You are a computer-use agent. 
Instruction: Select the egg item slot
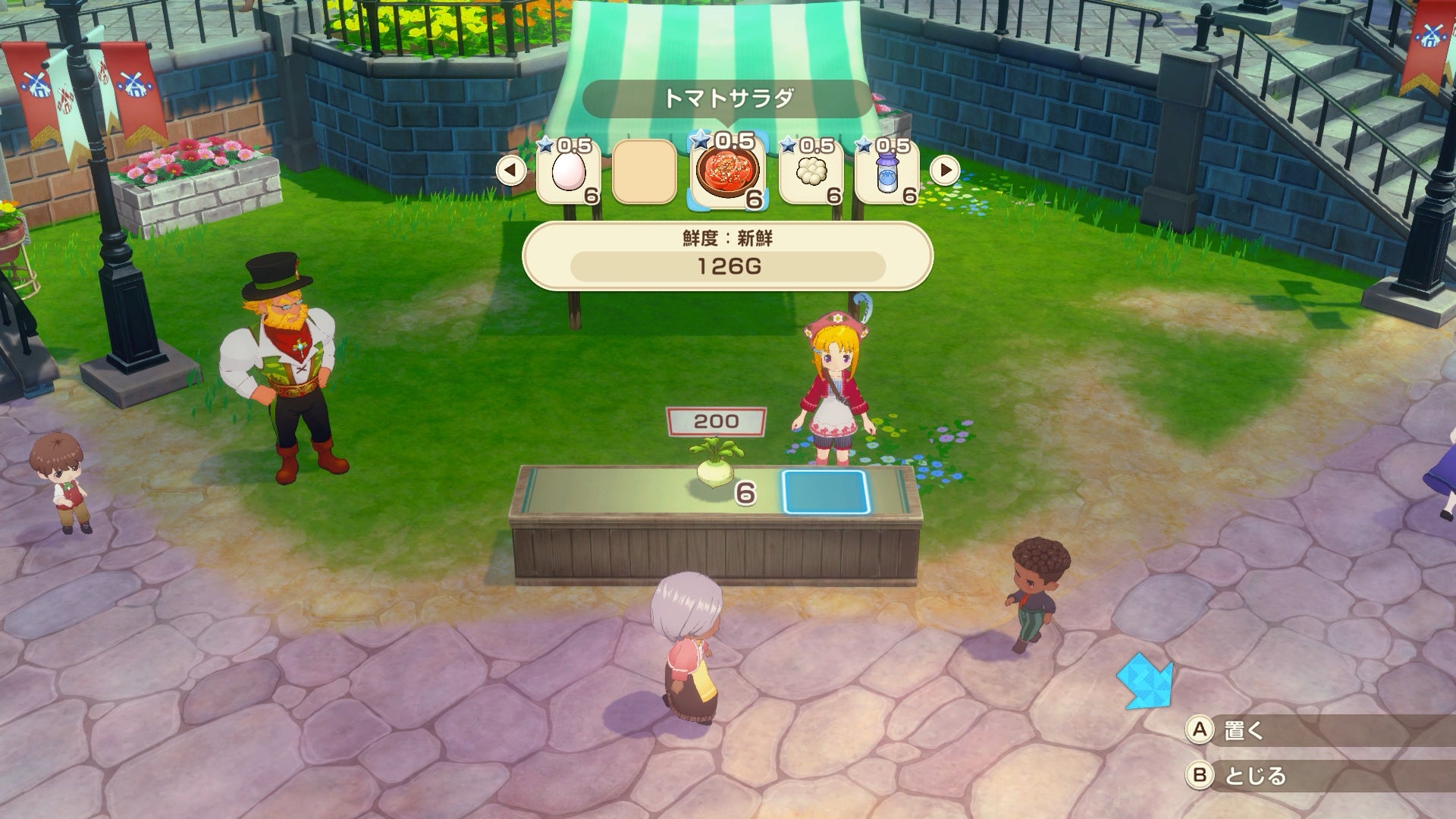[x=568, y=173]
